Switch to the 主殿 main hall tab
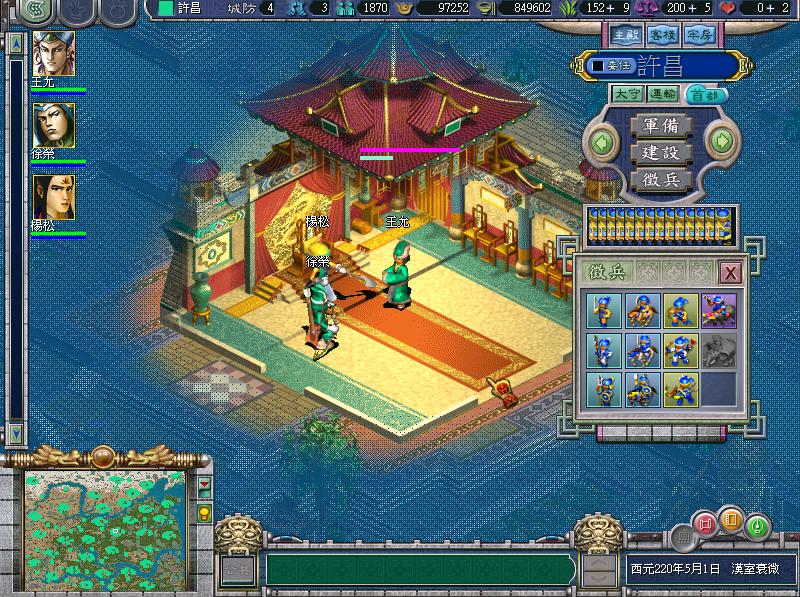800x597 pixels. (x=626, y=34)
